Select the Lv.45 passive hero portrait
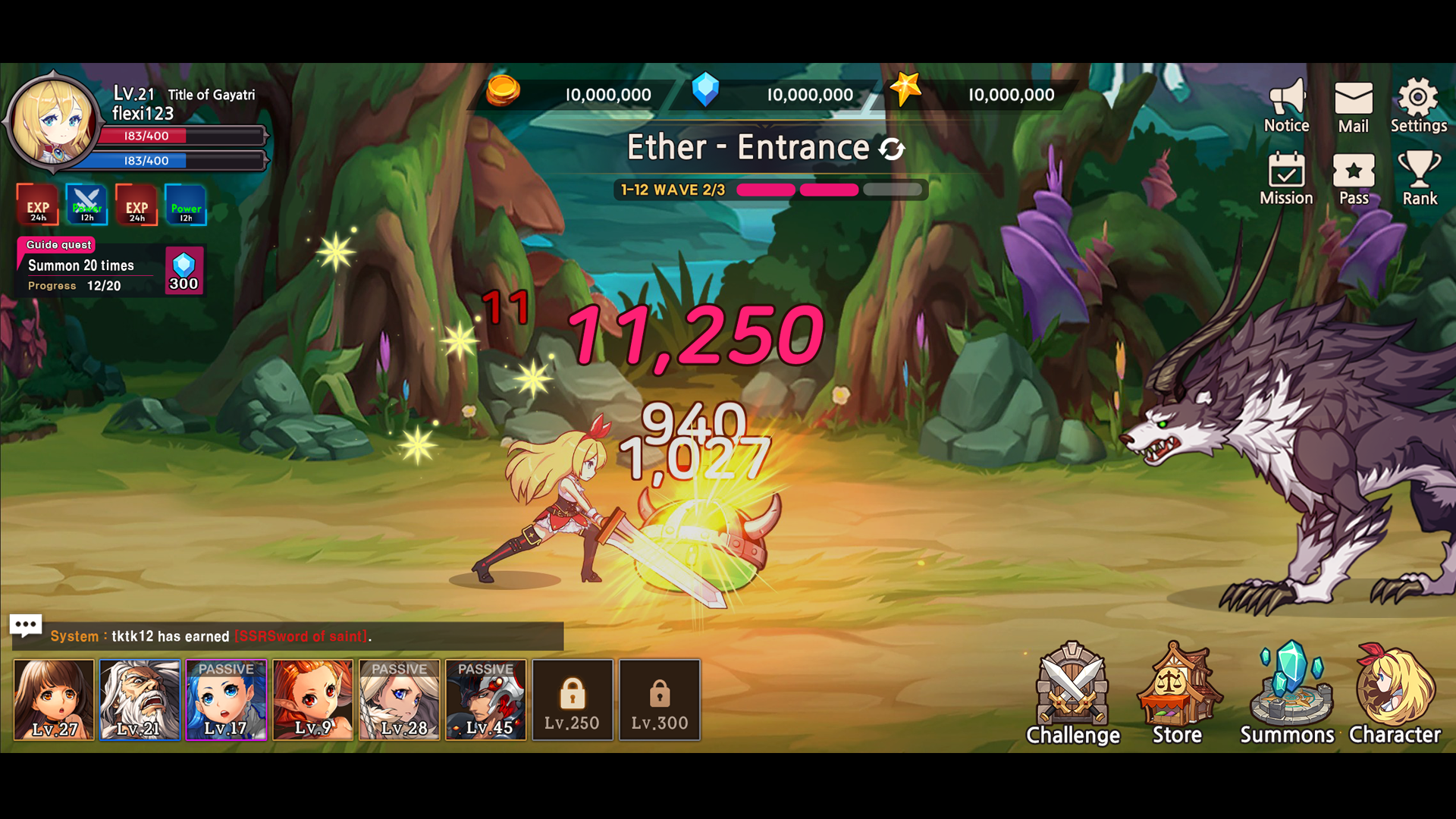Viewport: 1456px width, 819px height. [x=485, y=699]
